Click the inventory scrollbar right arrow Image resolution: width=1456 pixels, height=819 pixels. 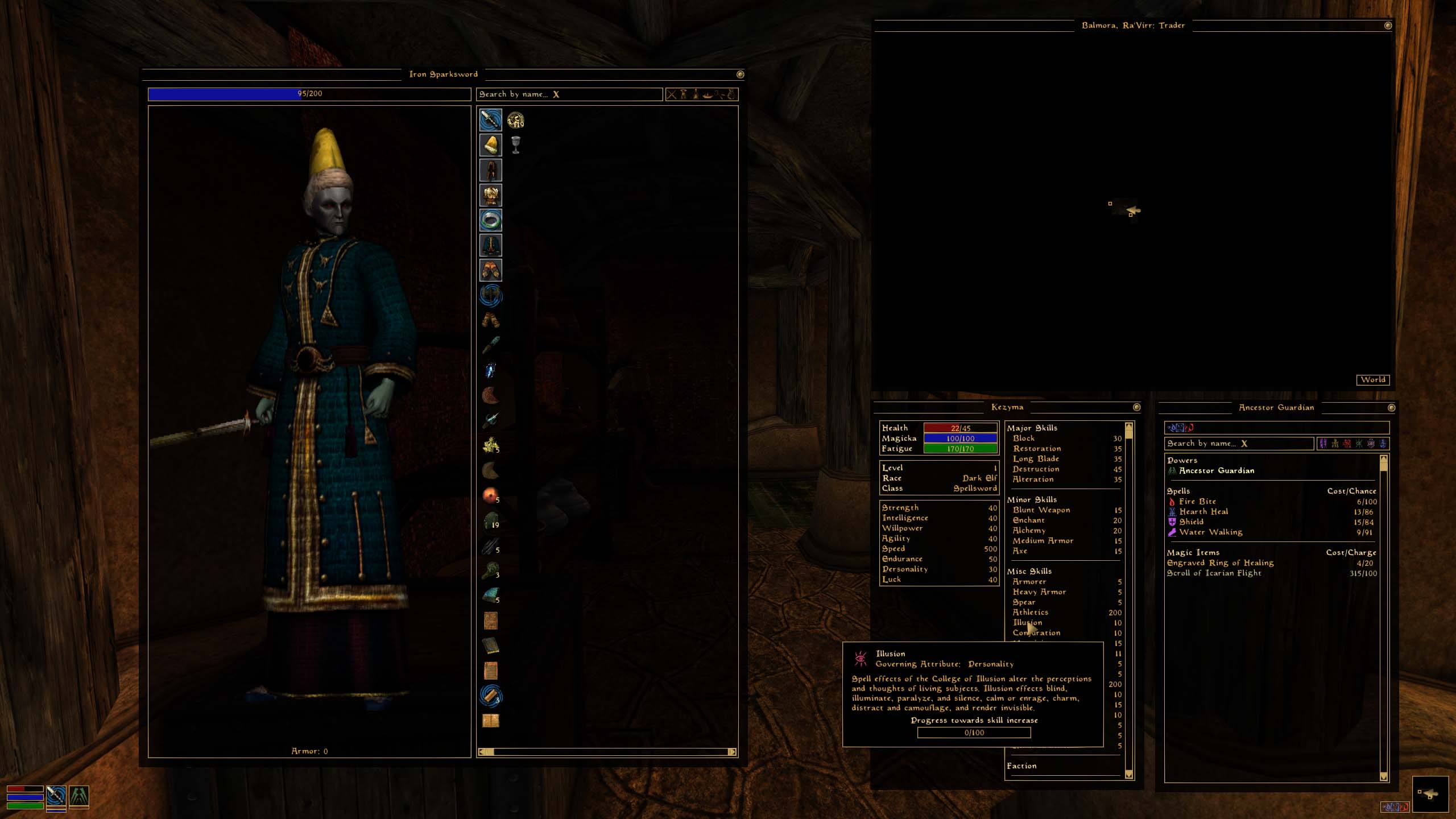click(732, 752)
